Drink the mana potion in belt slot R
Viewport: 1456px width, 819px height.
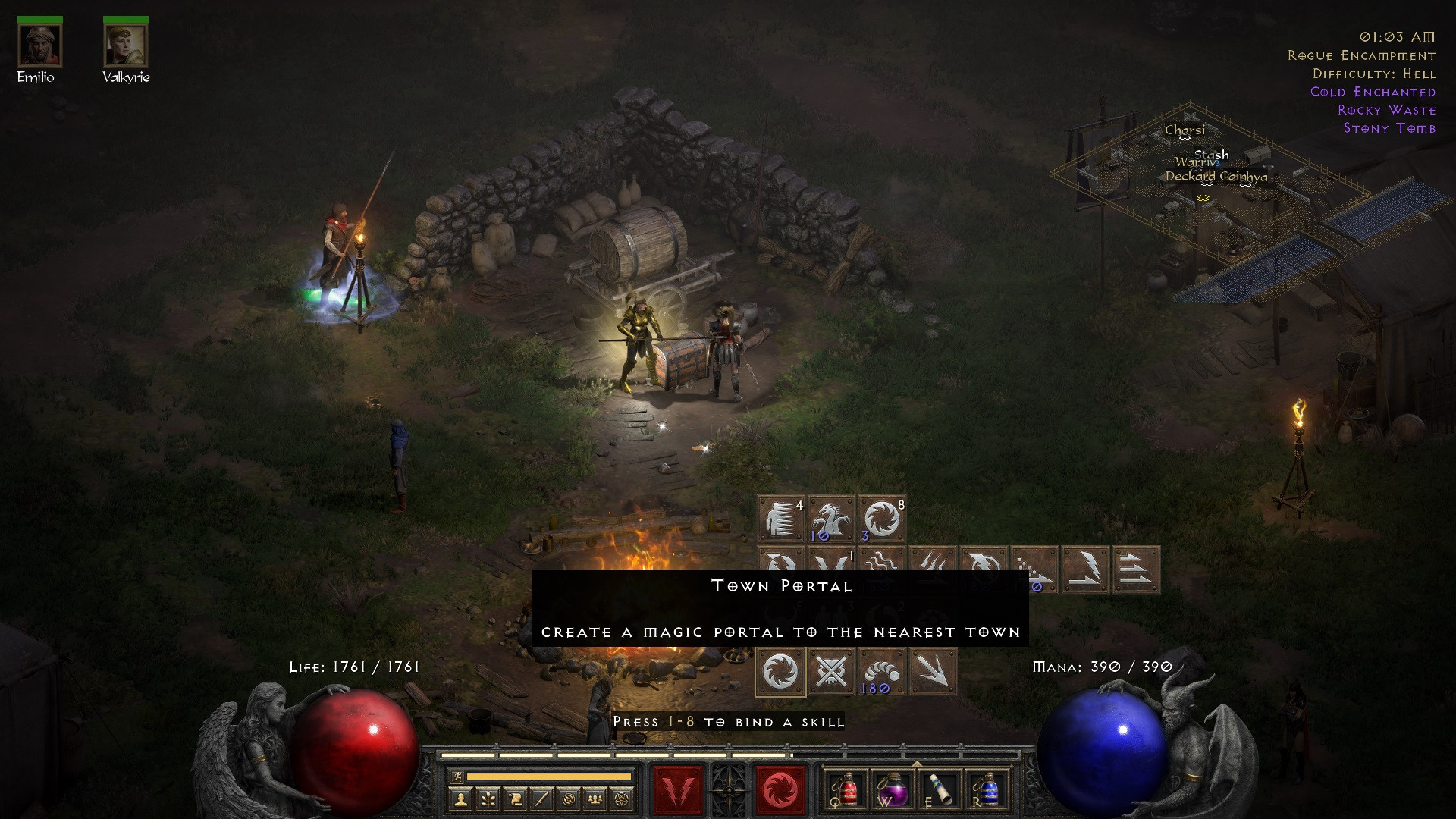tap(990, 791)
